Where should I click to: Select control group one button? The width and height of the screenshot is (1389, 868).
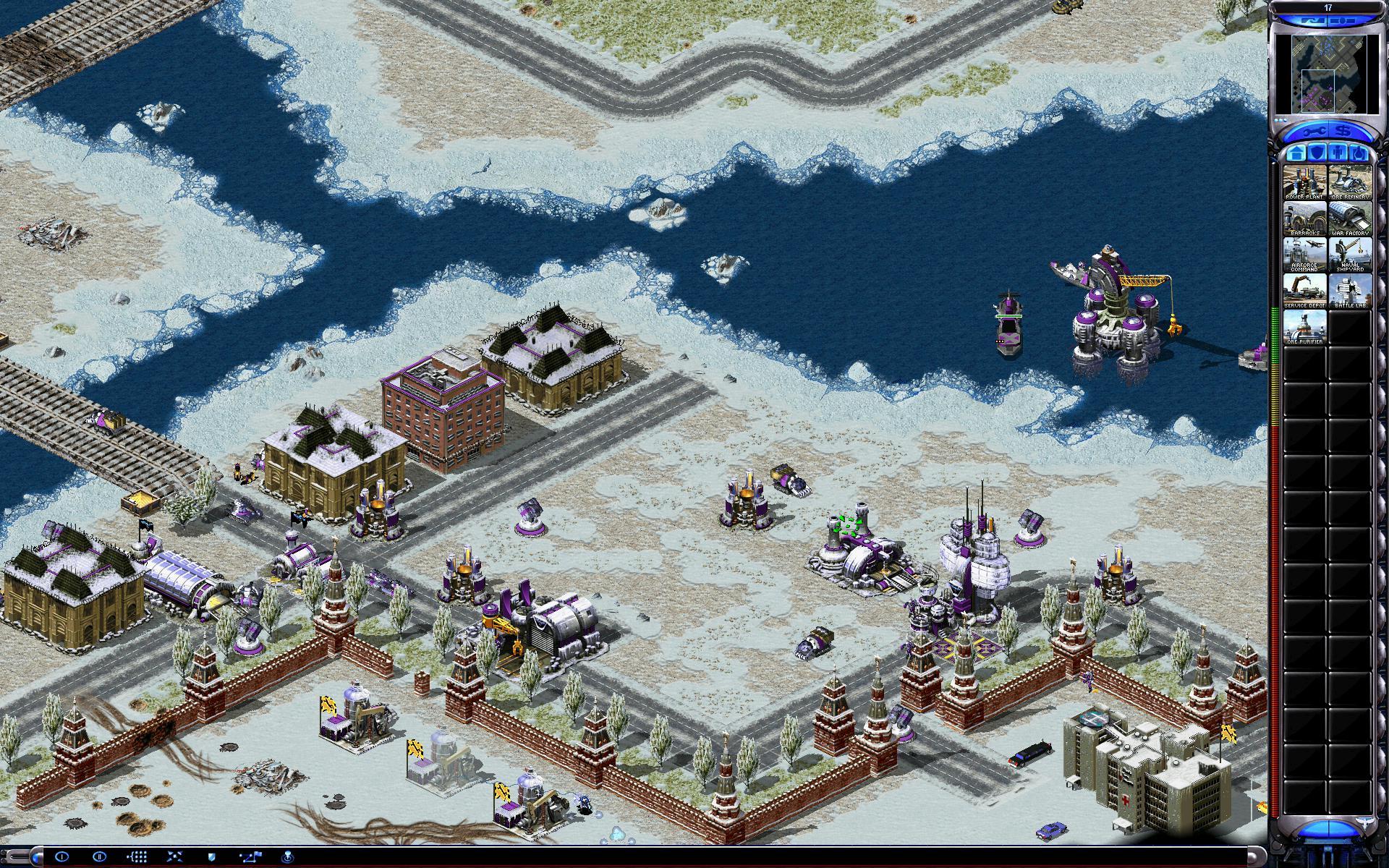click(x=61, y=856)
